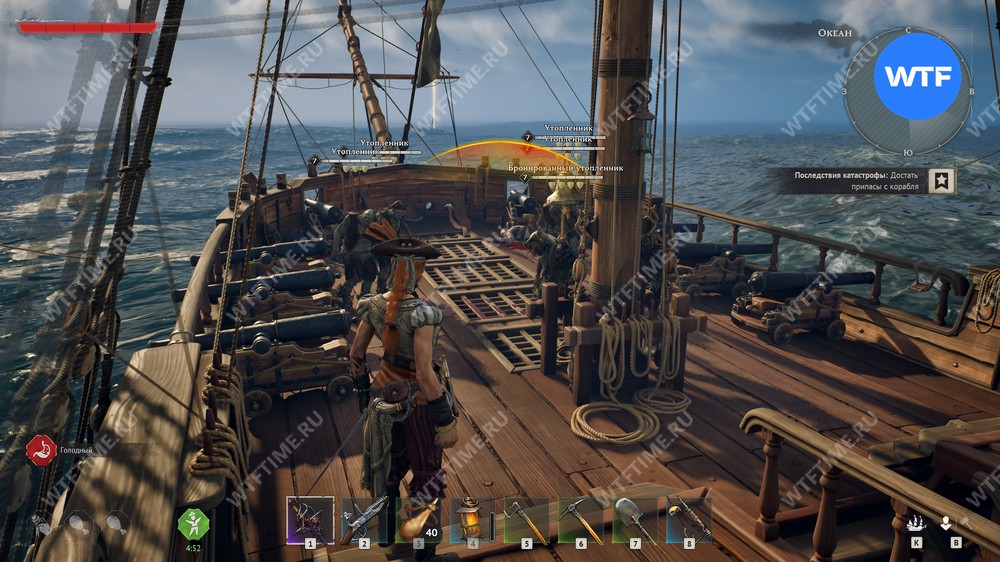Pick the pickaxe in hotbar slot 6
1000x562 pixels.
(580, 520)
